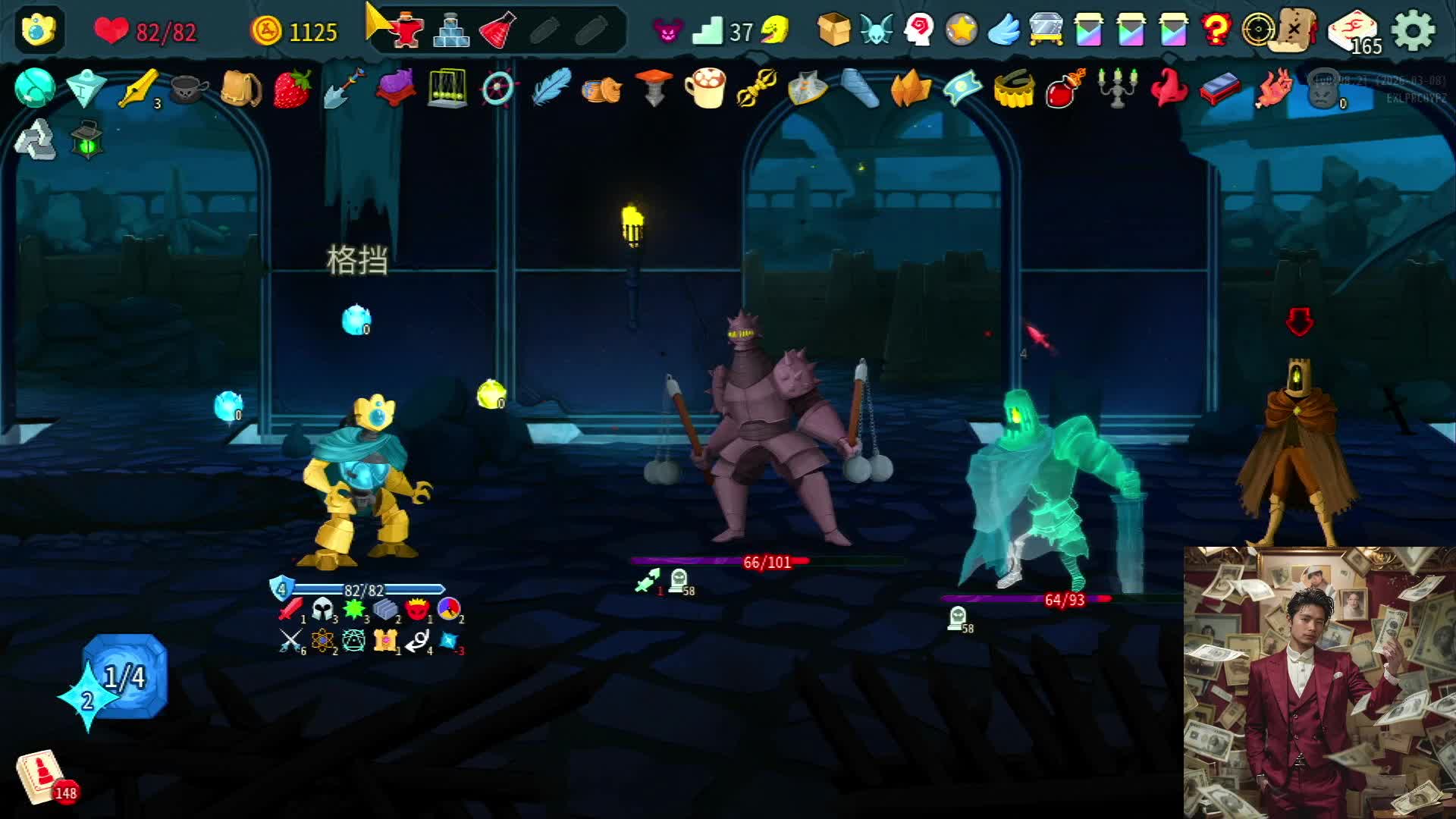This screenshot has height=819, width=1456.
Task: Inspect the strawberry relic
Action: point(292,88)
